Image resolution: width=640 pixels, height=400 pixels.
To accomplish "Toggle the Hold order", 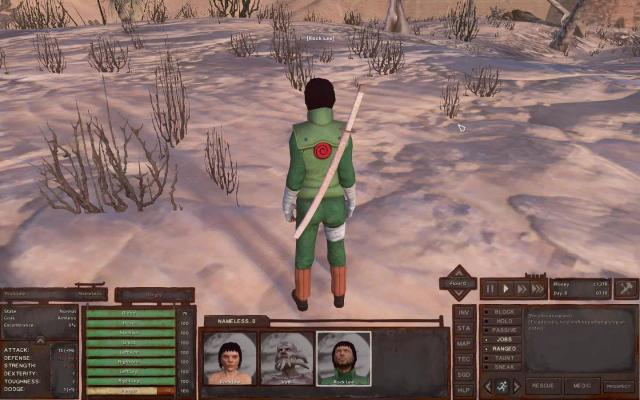I will [501, 321].
